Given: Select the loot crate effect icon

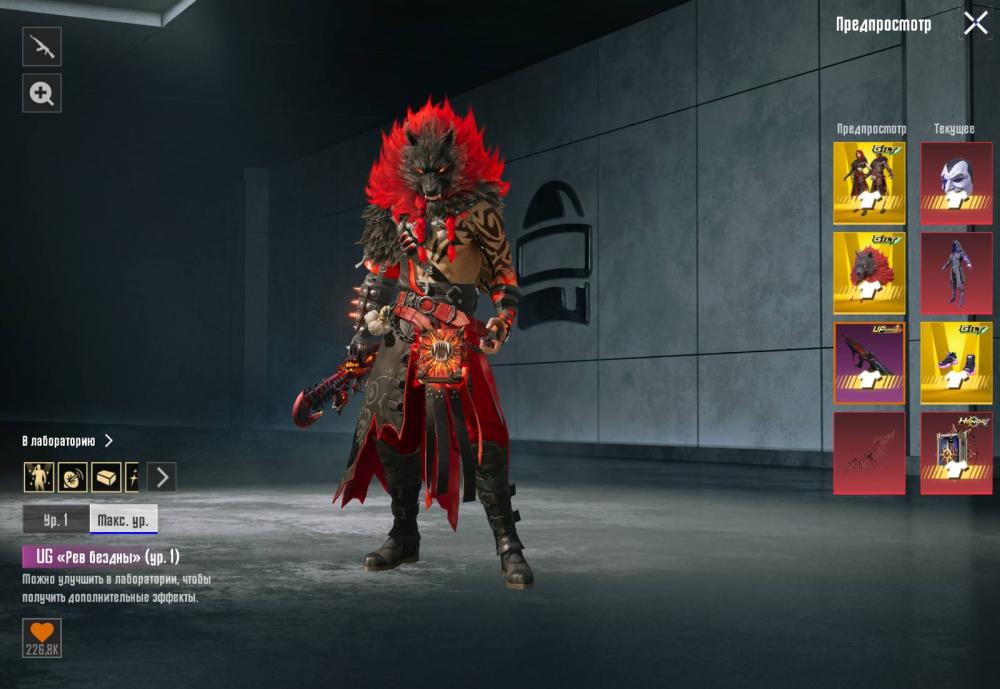Looking at the screenshot, I should pos(106,477).
